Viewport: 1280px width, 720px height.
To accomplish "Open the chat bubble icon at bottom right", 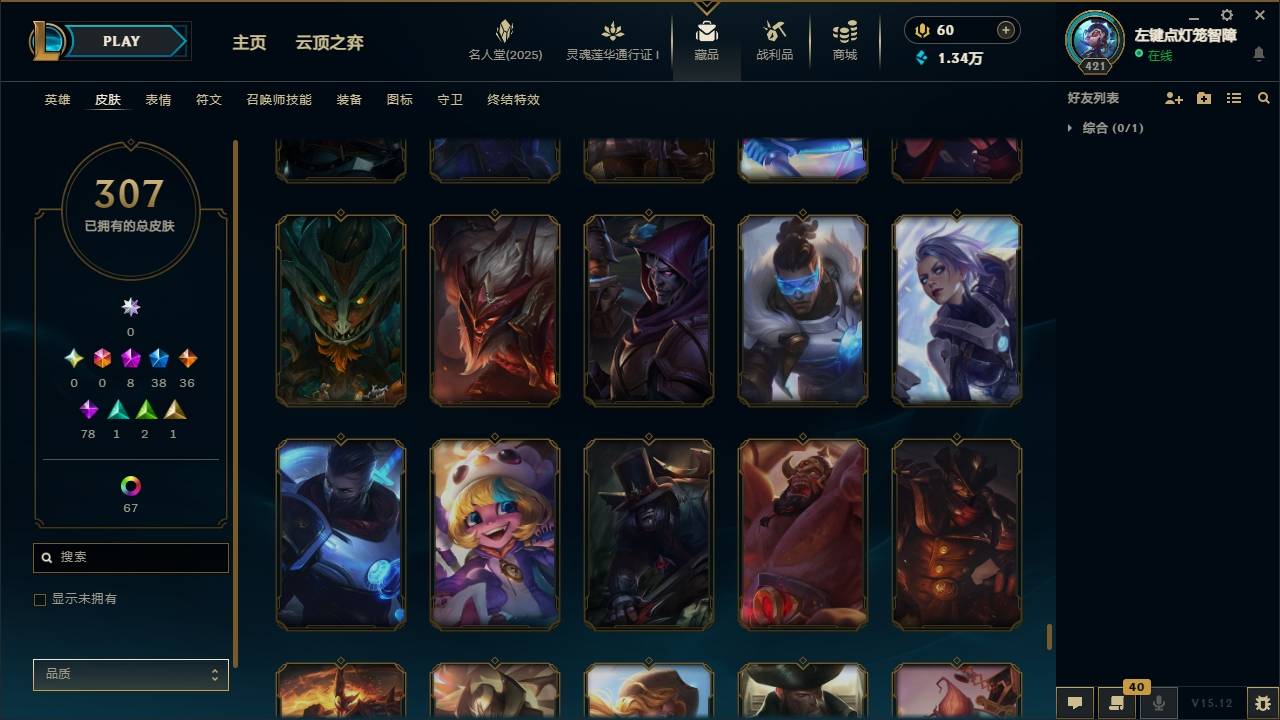I will click(x=1075, y=703).
